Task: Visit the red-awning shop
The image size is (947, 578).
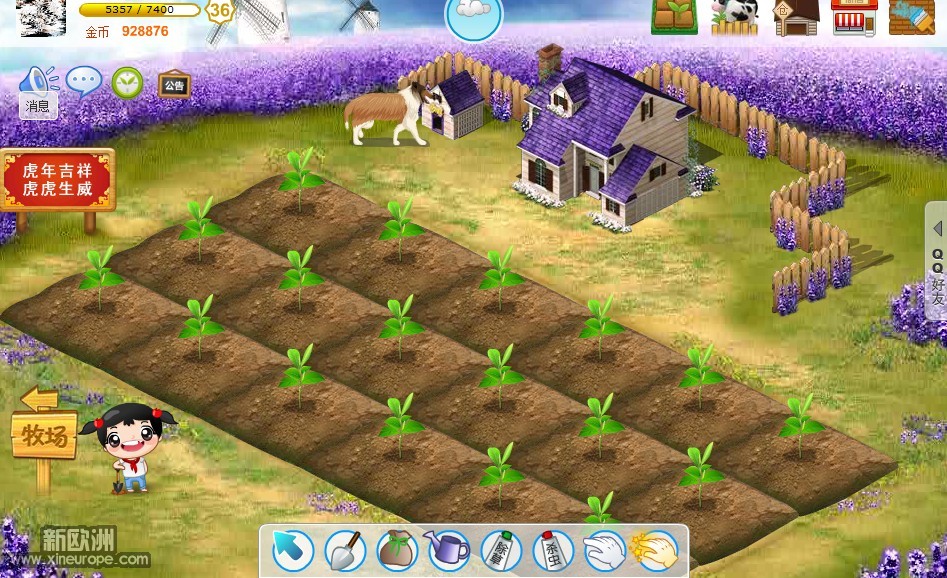Action: click(853, 17)
